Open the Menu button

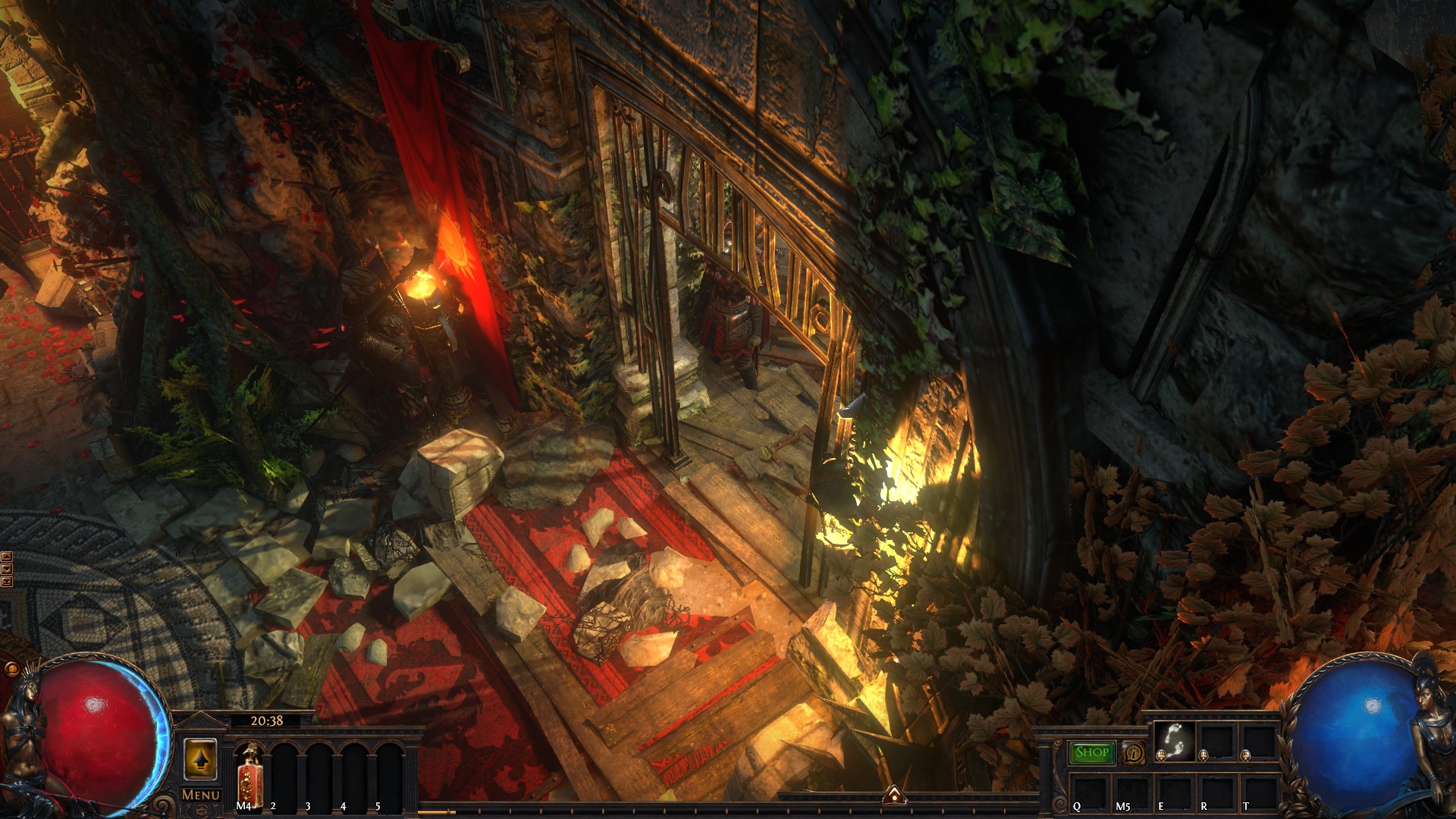(x=201, y=795)
